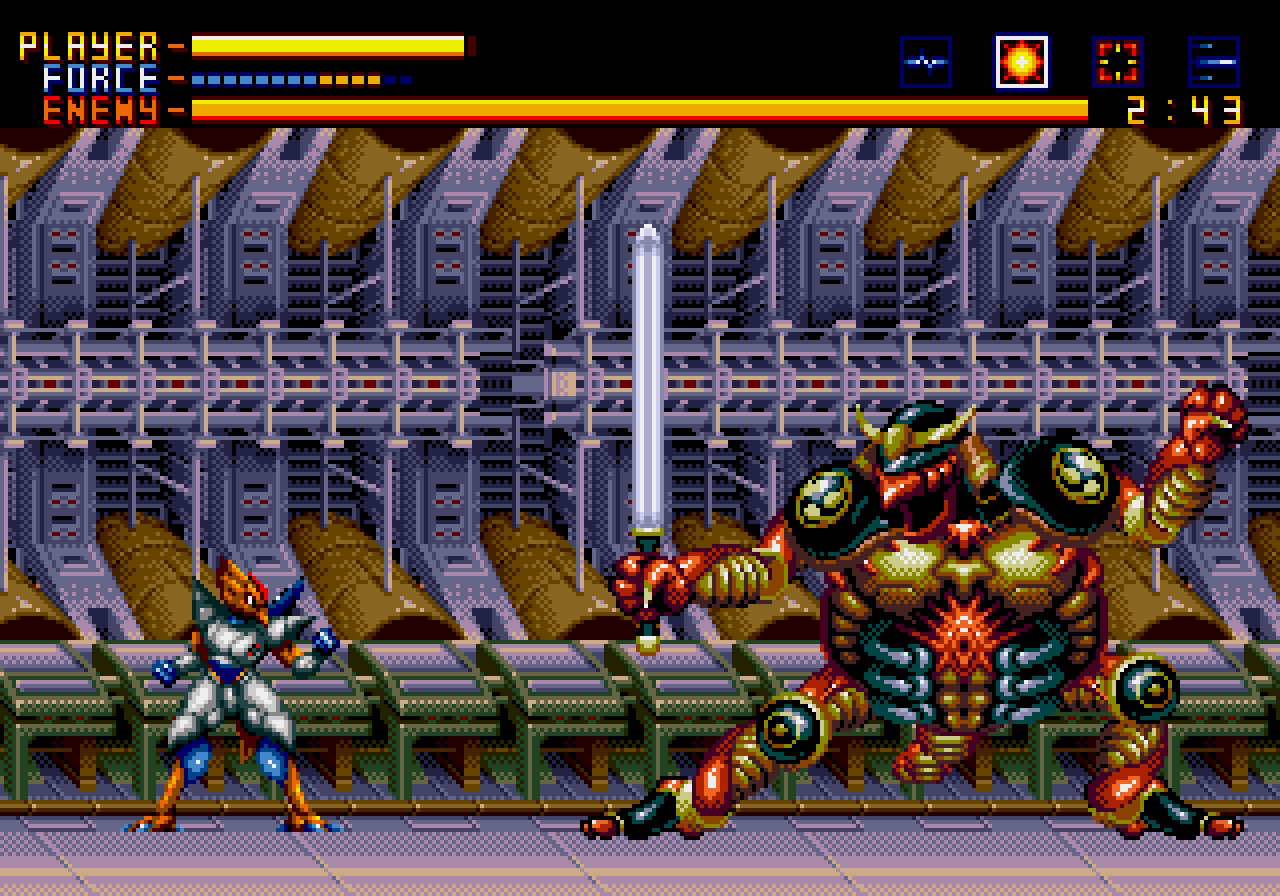Choose the highlighted fireball weapon icon
Image resolution: width=1280 pixels, height=896 pixels.
pos(1021,62)
